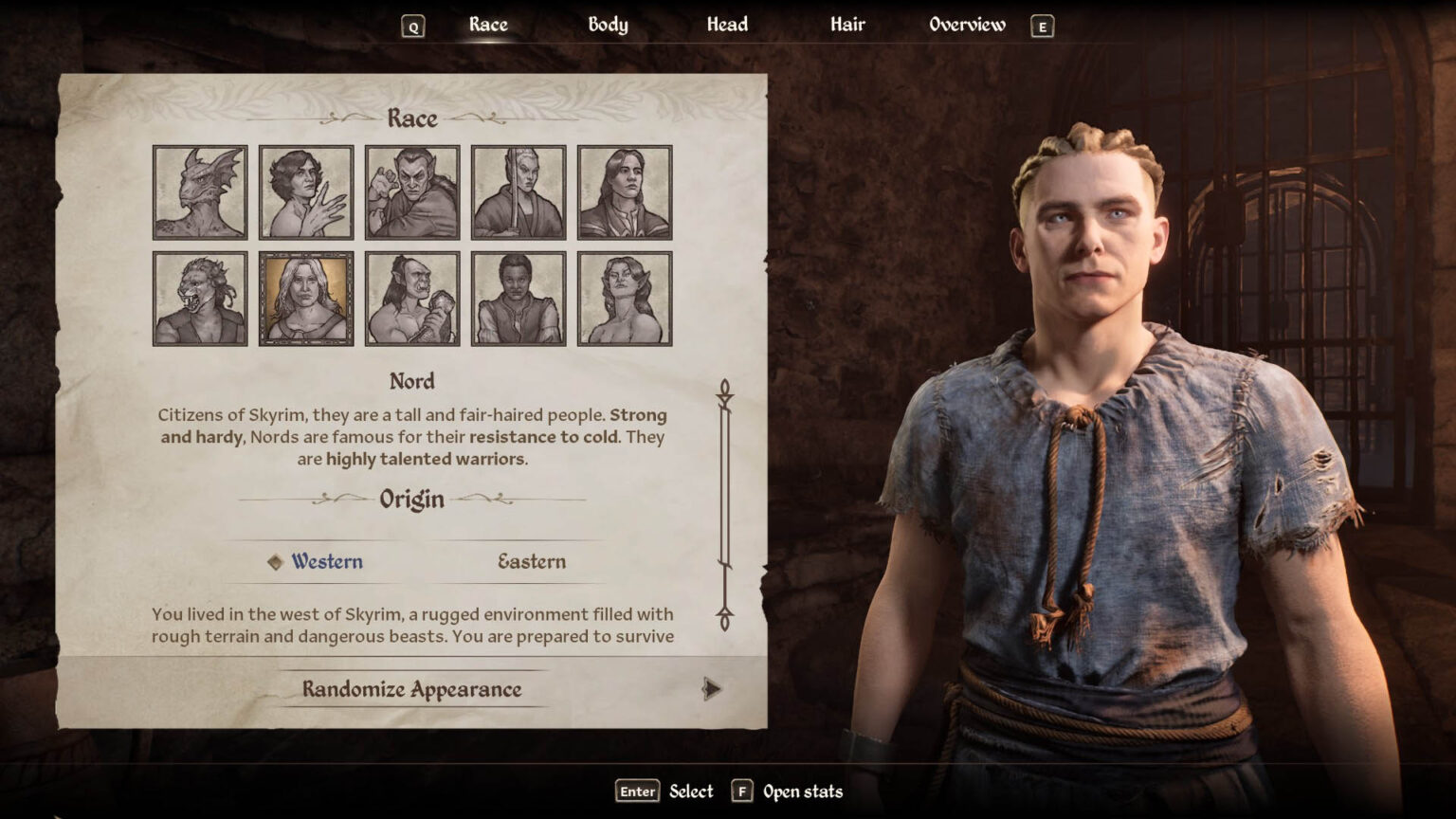Select the Argonian race portrait
The height and width of the screenshot is (819, 1456).
[x=199, y=191]
